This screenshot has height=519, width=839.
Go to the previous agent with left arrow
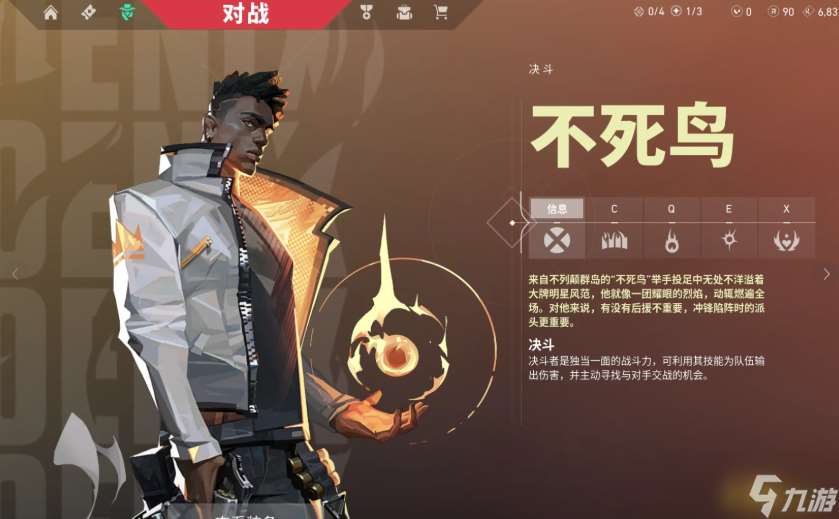click(15, 274)
